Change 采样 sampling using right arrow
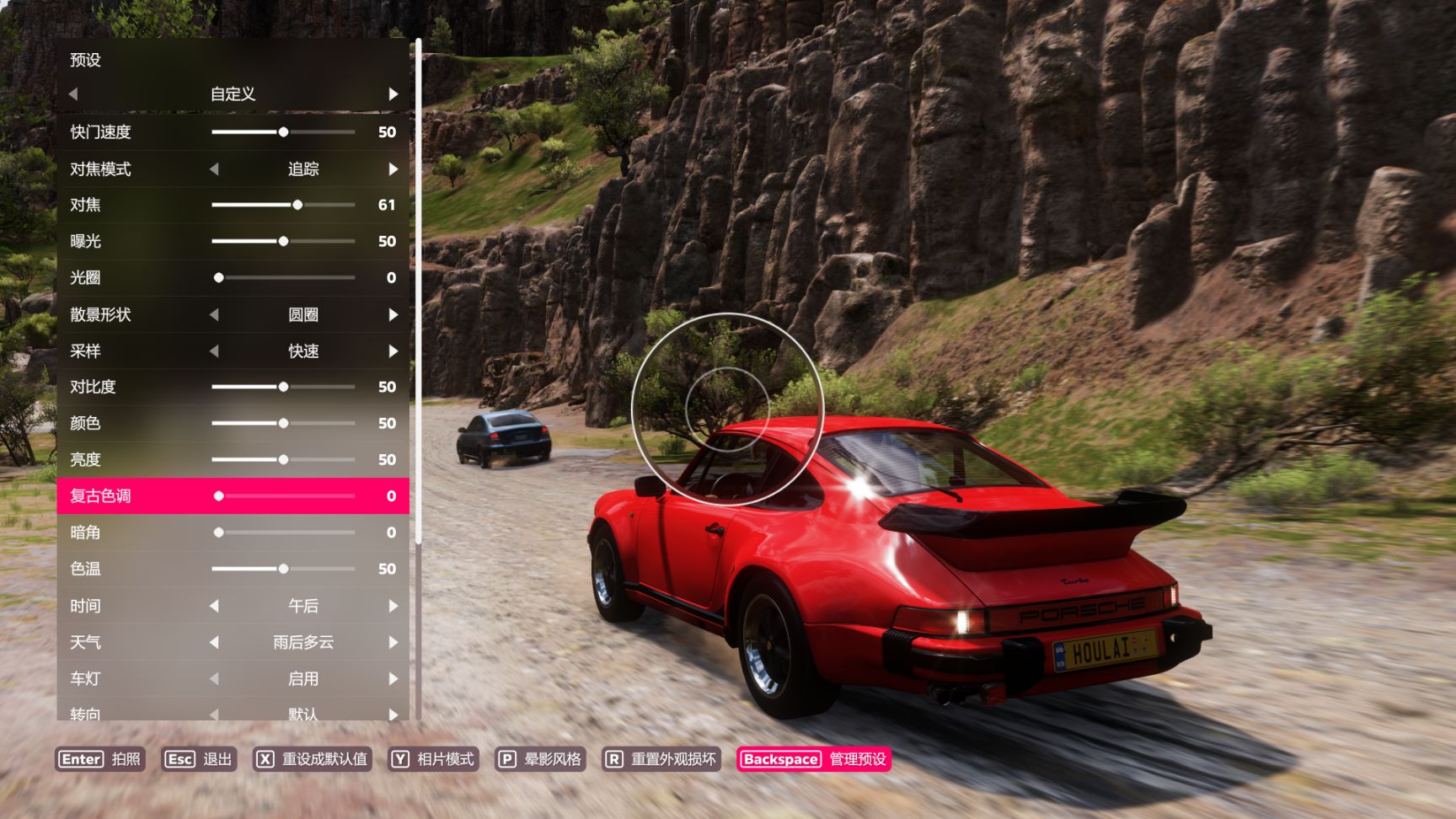This screenshot has width=1456, height=819. (393, 351)
